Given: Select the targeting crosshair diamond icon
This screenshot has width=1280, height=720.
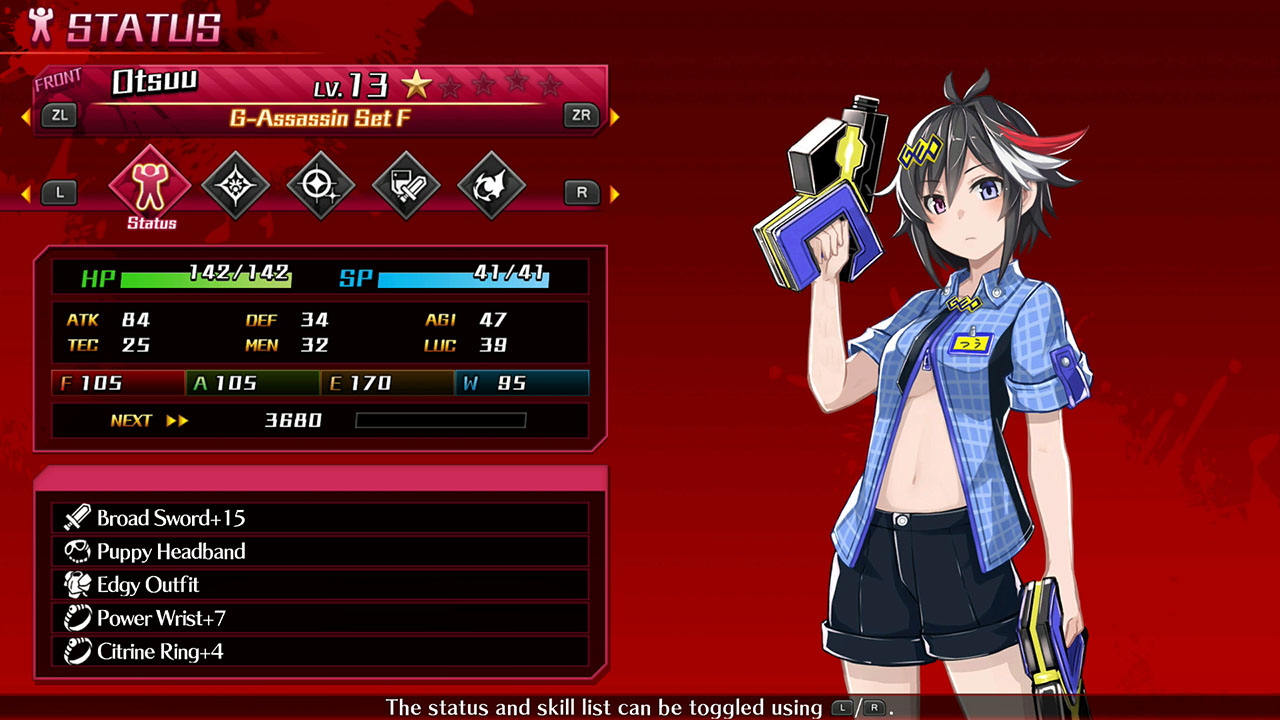Looking at the screenshot, I should point(320,183).
